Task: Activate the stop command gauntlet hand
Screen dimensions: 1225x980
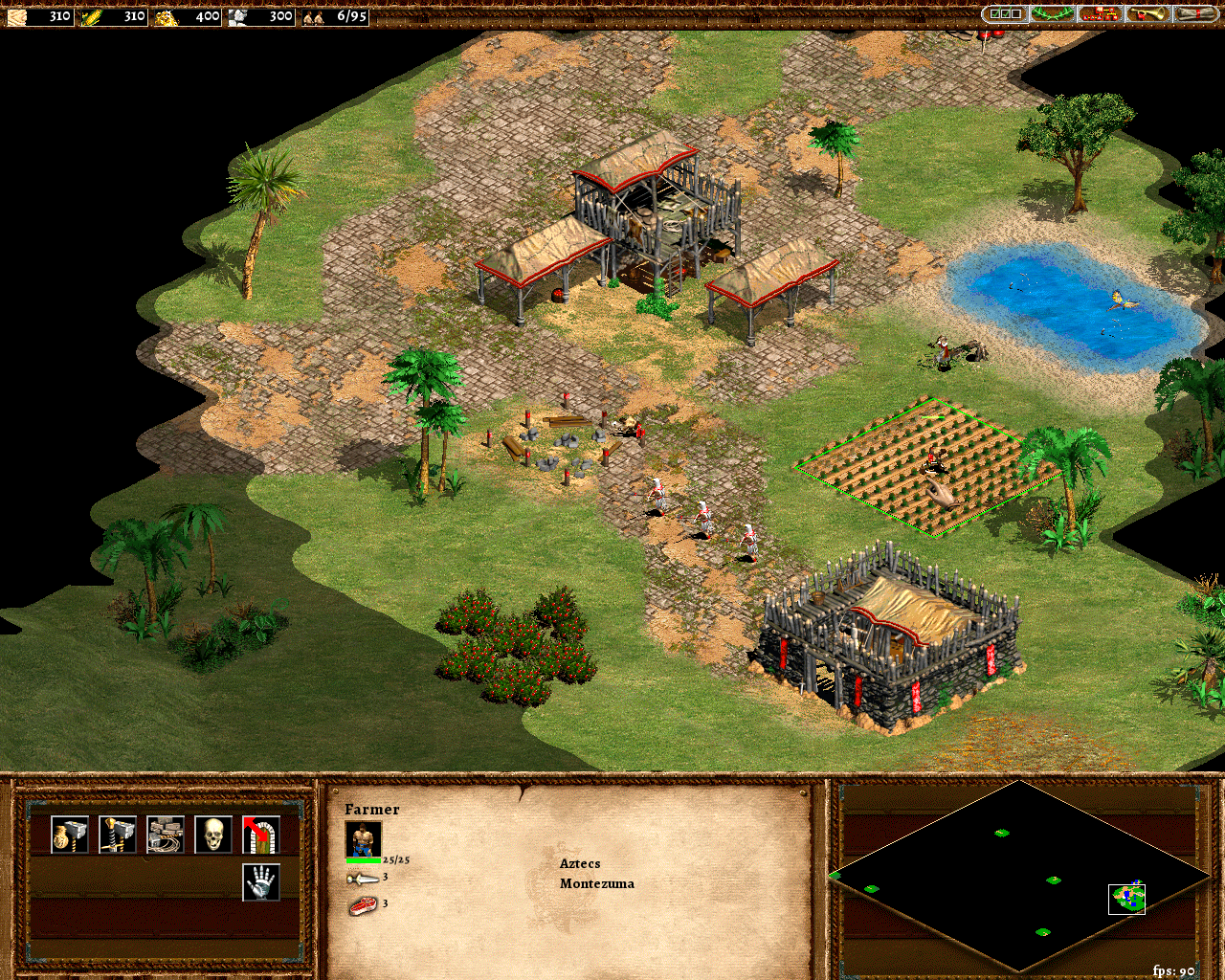Action: pyautogui.click(x=261, y=882)
